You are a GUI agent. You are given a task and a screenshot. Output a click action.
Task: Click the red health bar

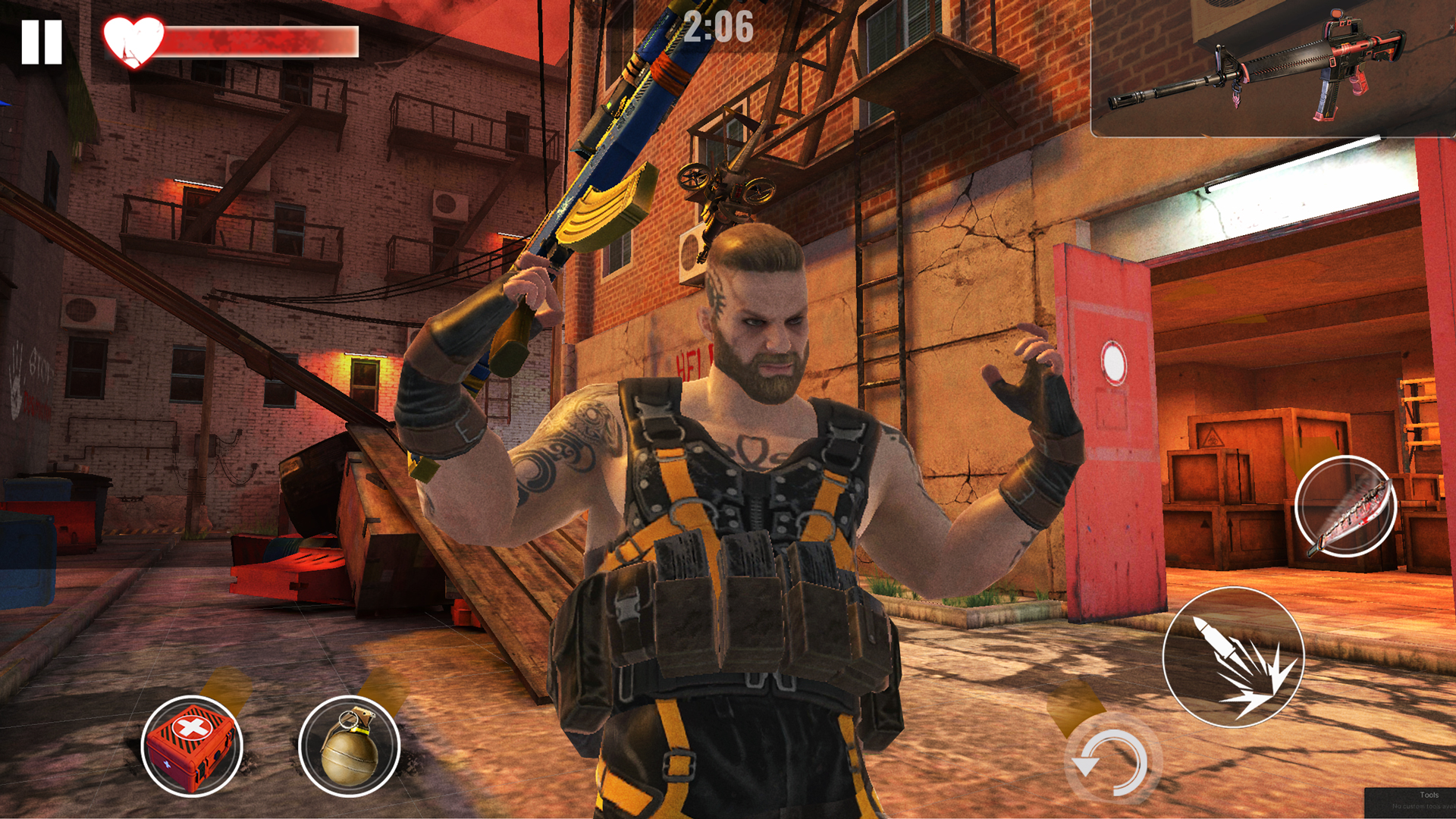tap(258, 39)
